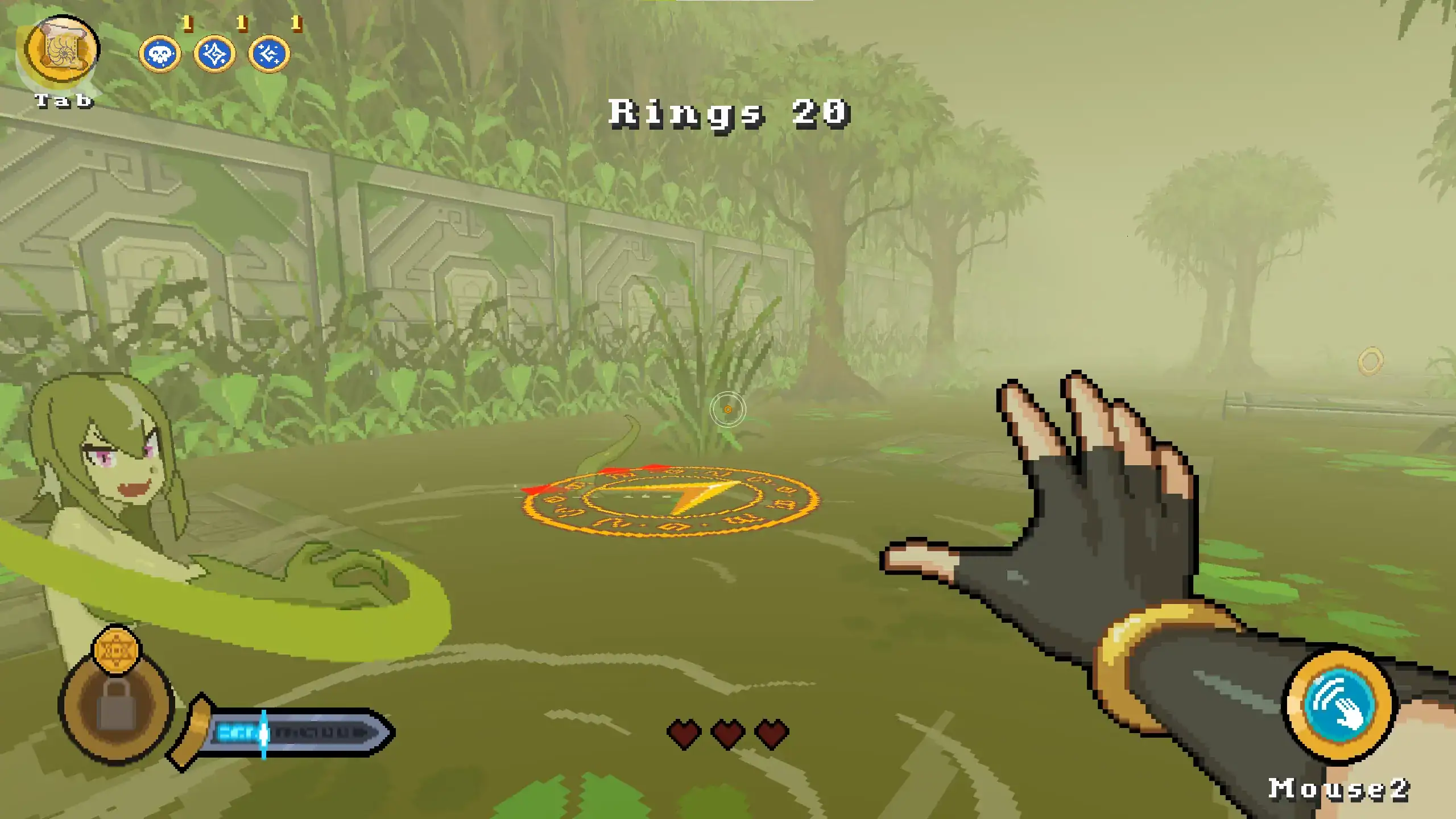Select the small gold hexagram badge

(x=117, y=650)
